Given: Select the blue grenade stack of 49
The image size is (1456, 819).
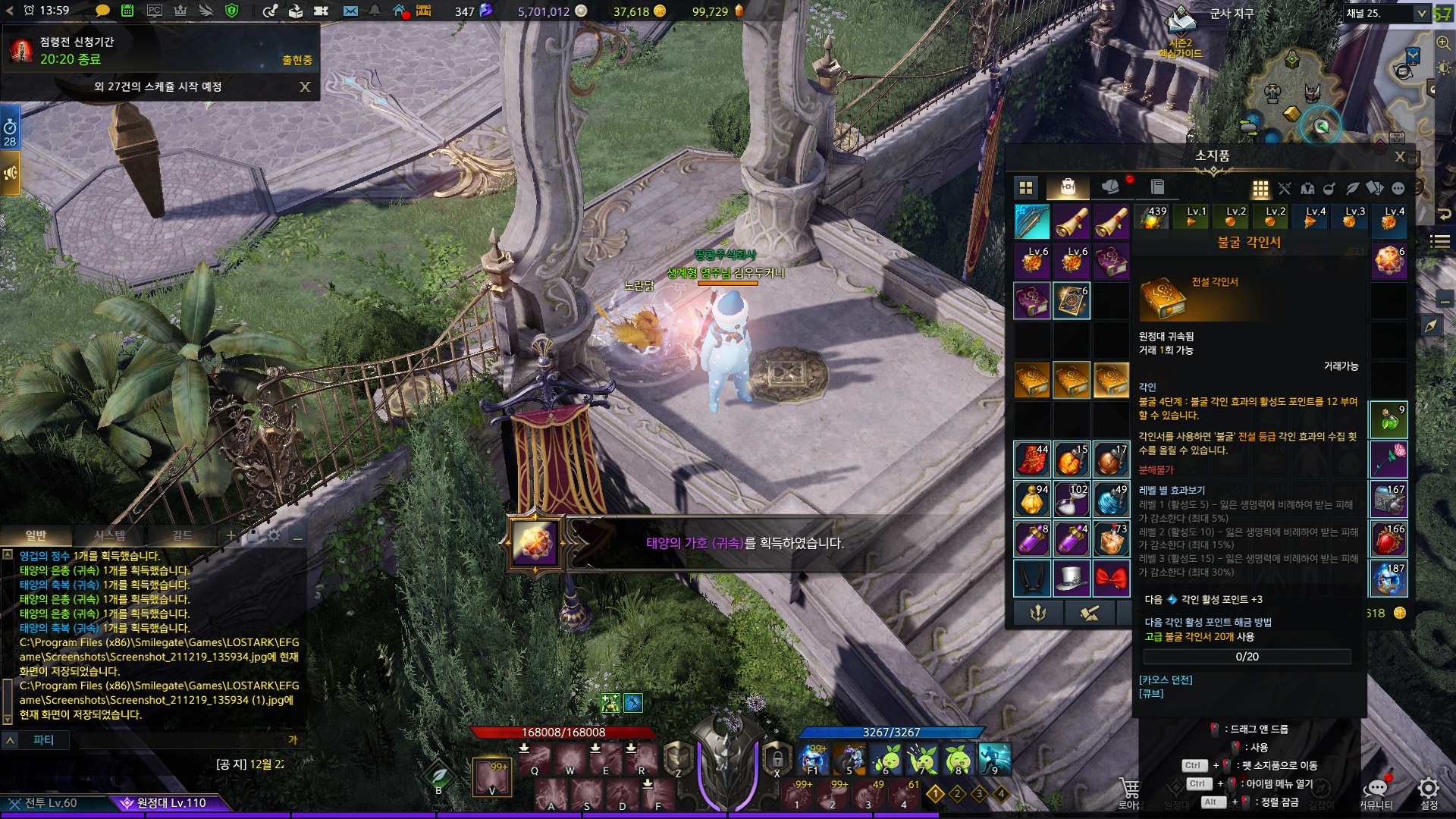Looking at the screenshot, I should pyautogui.click(x=1111, y=499).
